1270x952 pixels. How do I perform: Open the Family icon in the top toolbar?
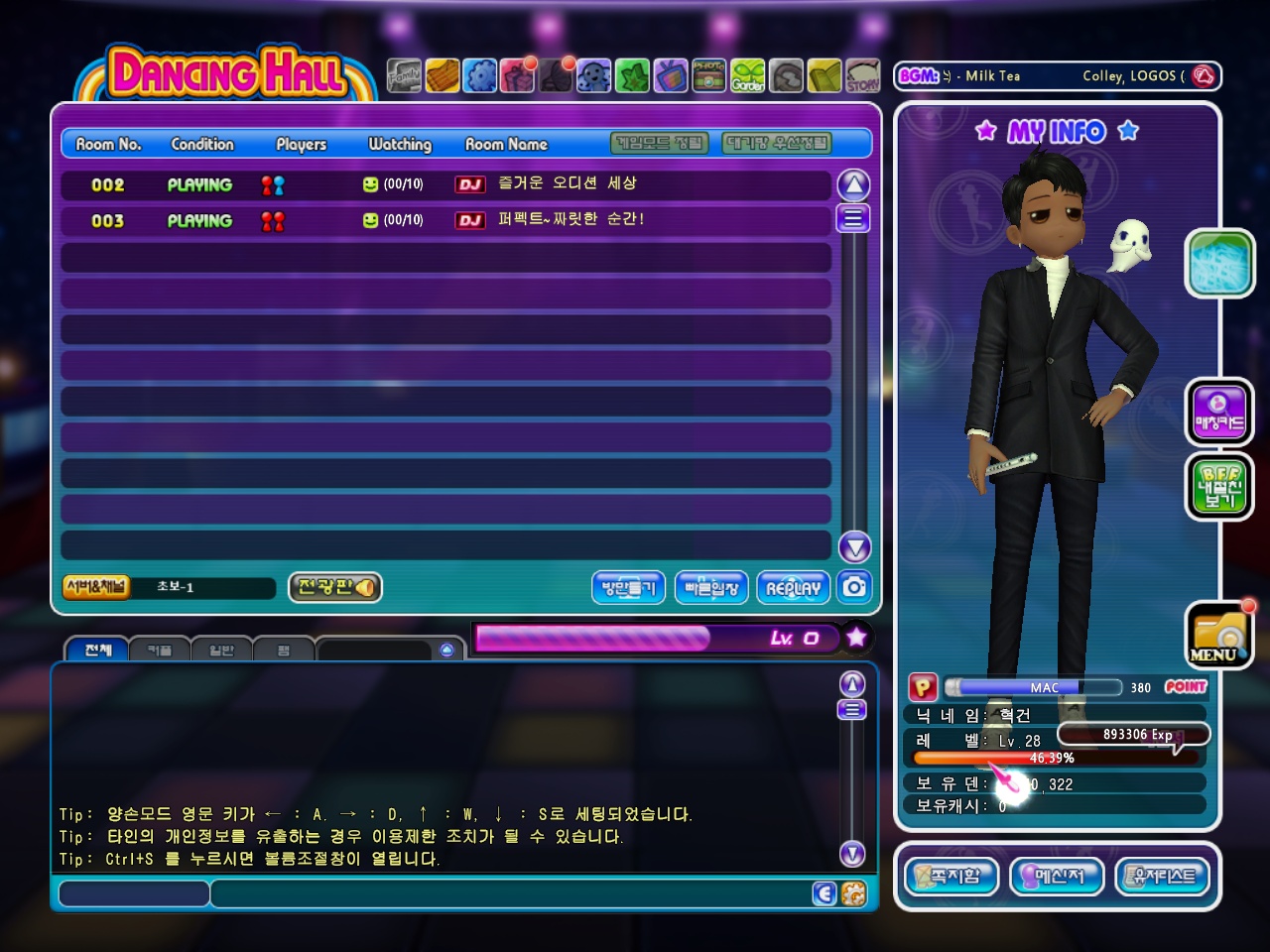click(x=404, y=75)
